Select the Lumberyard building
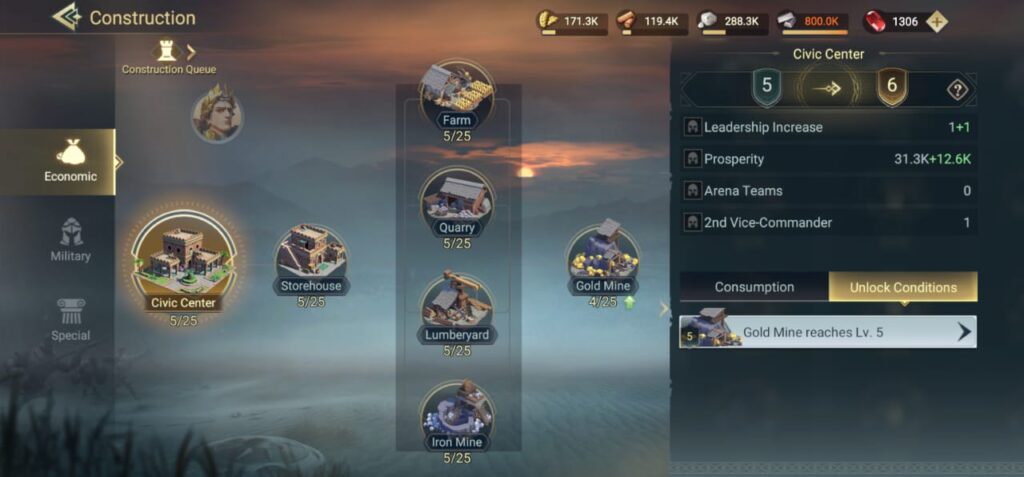The image size is (1024, 477). click(x=456, y=308)
